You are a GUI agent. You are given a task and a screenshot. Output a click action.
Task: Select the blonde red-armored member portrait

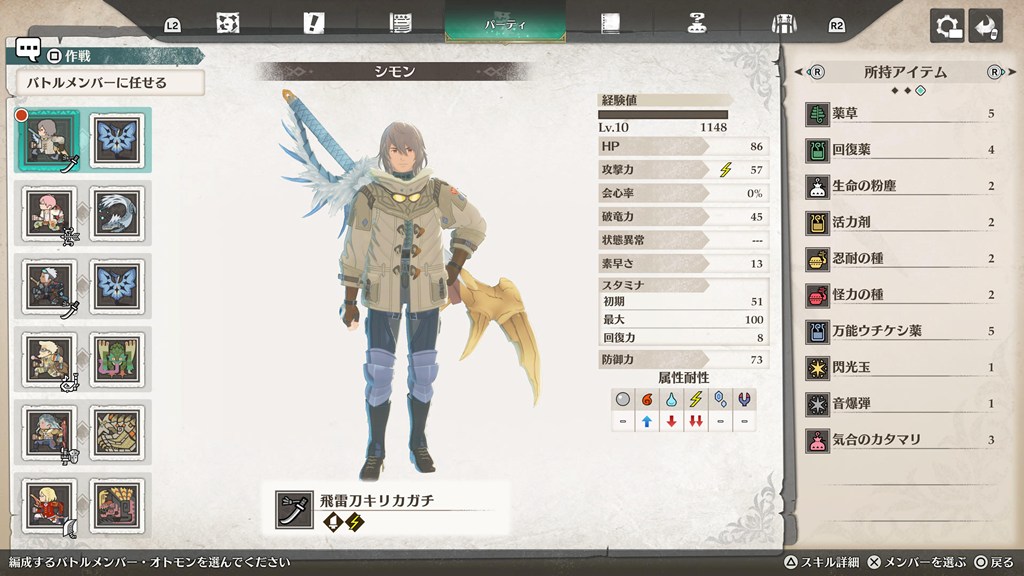click(x=46, y=505)
